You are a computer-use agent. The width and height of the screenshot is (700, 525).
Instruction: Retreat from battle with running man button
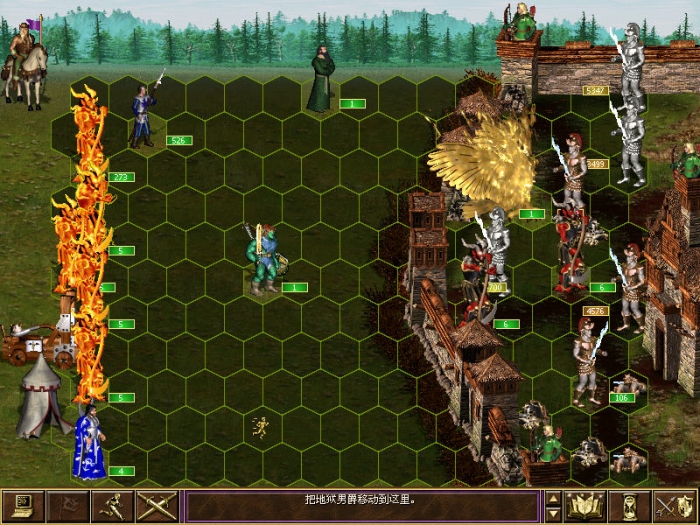coord(111,506)
